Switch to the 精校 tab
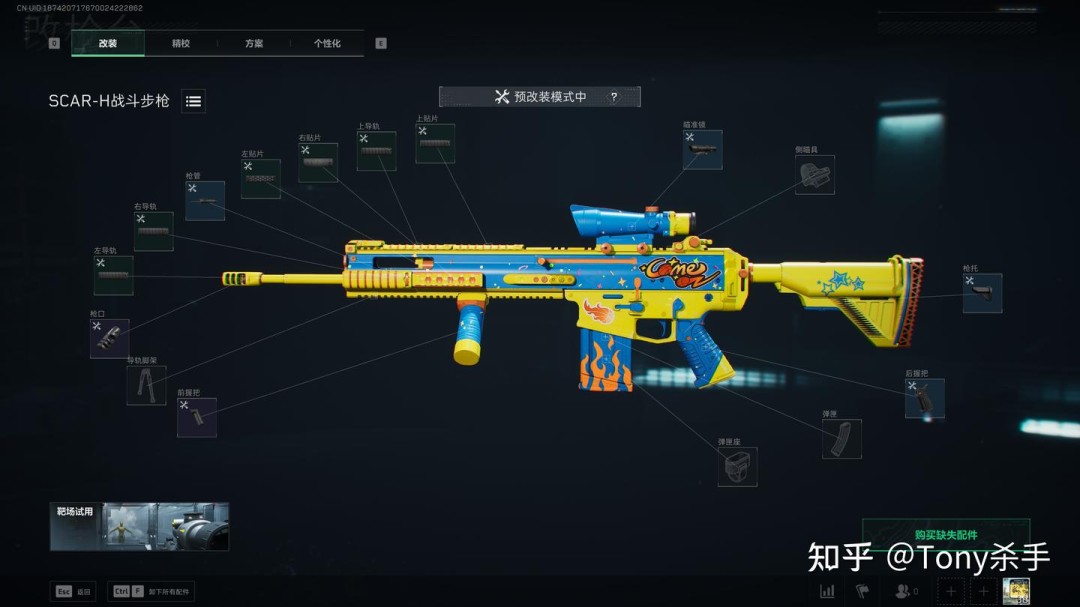 (181, 43)
